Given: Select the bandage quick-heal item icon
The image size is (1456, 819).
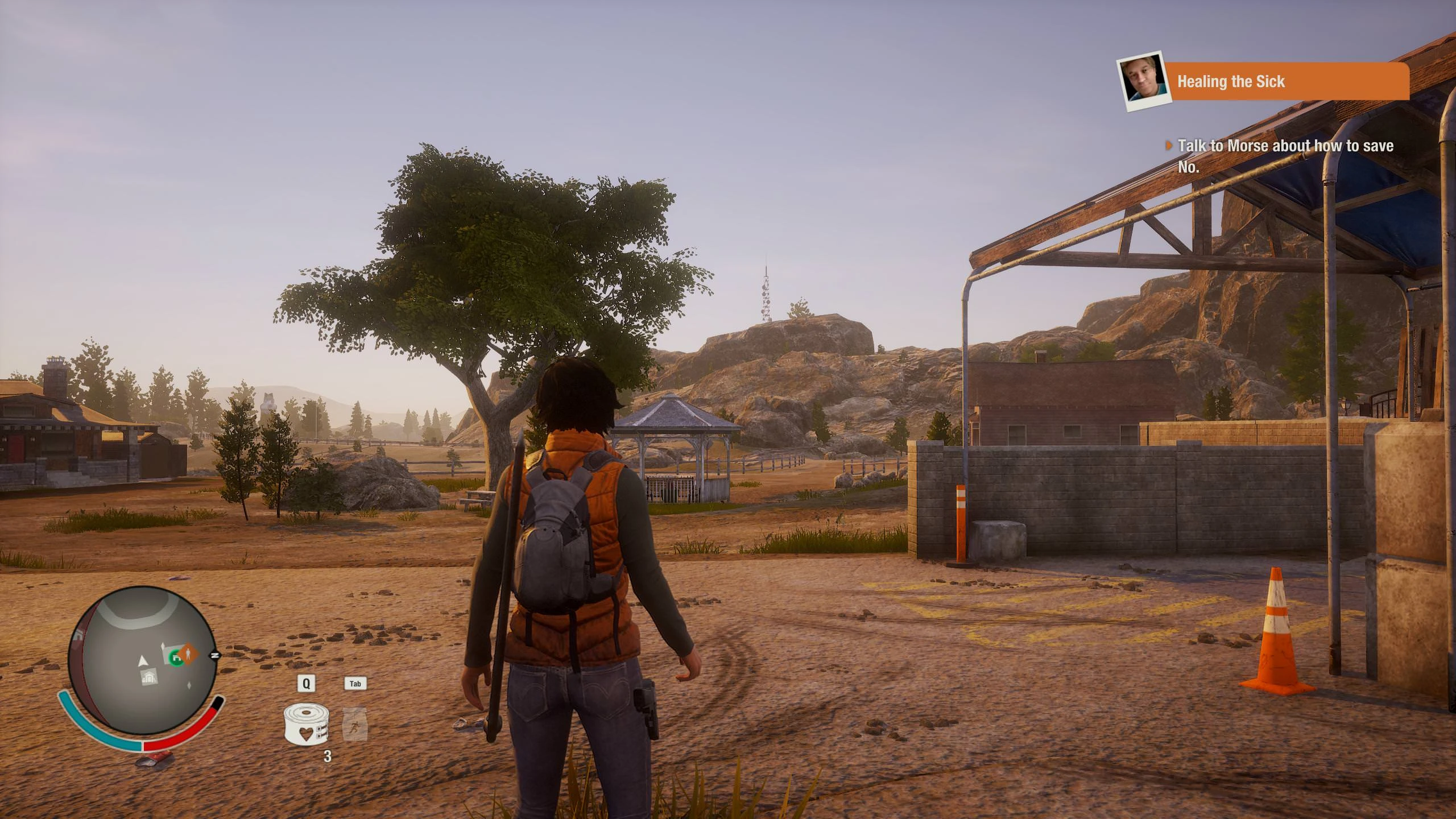Looking at the screenshot, I should coord(306,725).
